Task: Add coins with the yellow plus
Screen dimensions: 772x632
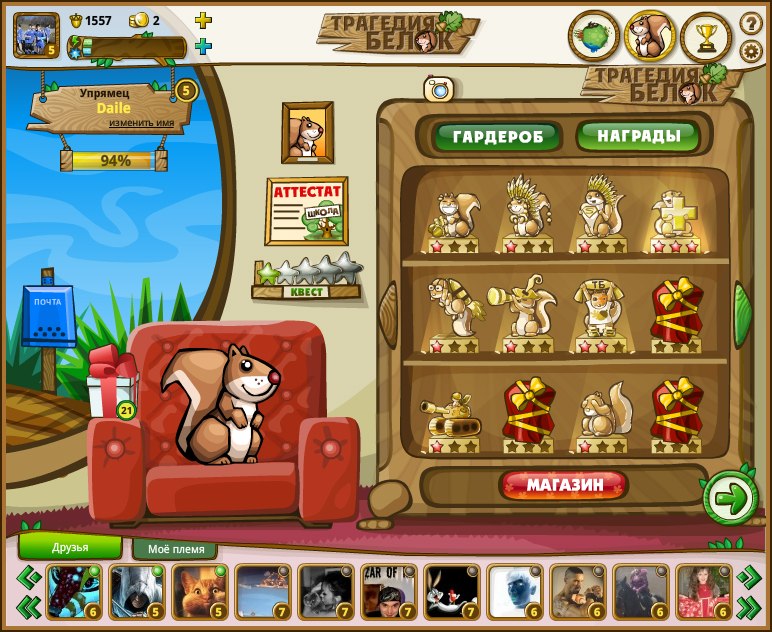Action: [x=203, y=20]
